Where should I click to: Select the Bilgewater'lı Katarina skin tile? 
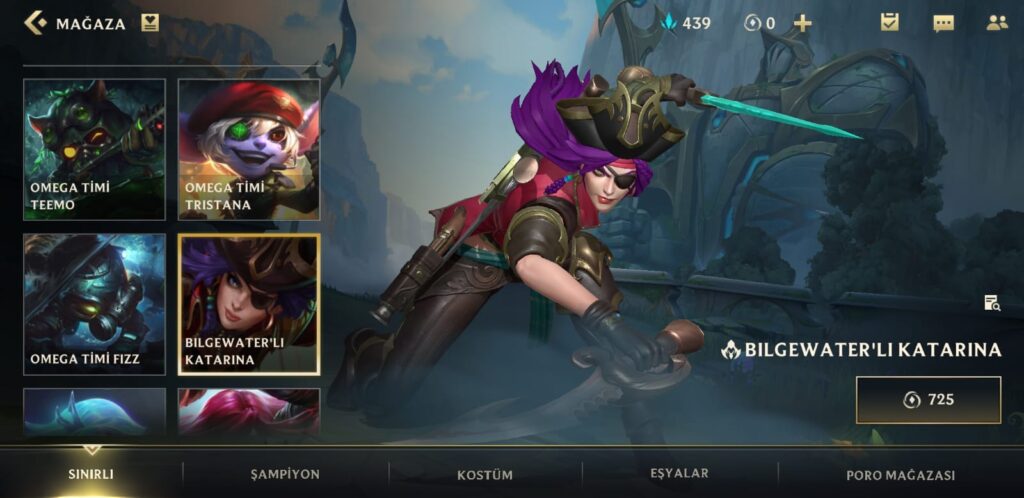point(249,304)
